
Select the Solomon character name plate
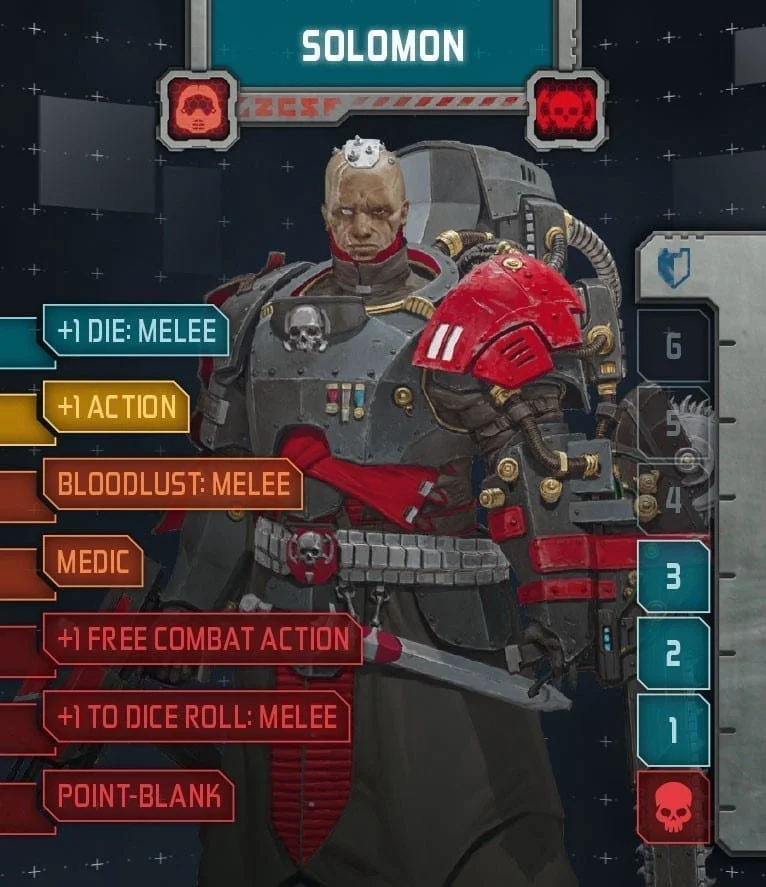[383, 43]
